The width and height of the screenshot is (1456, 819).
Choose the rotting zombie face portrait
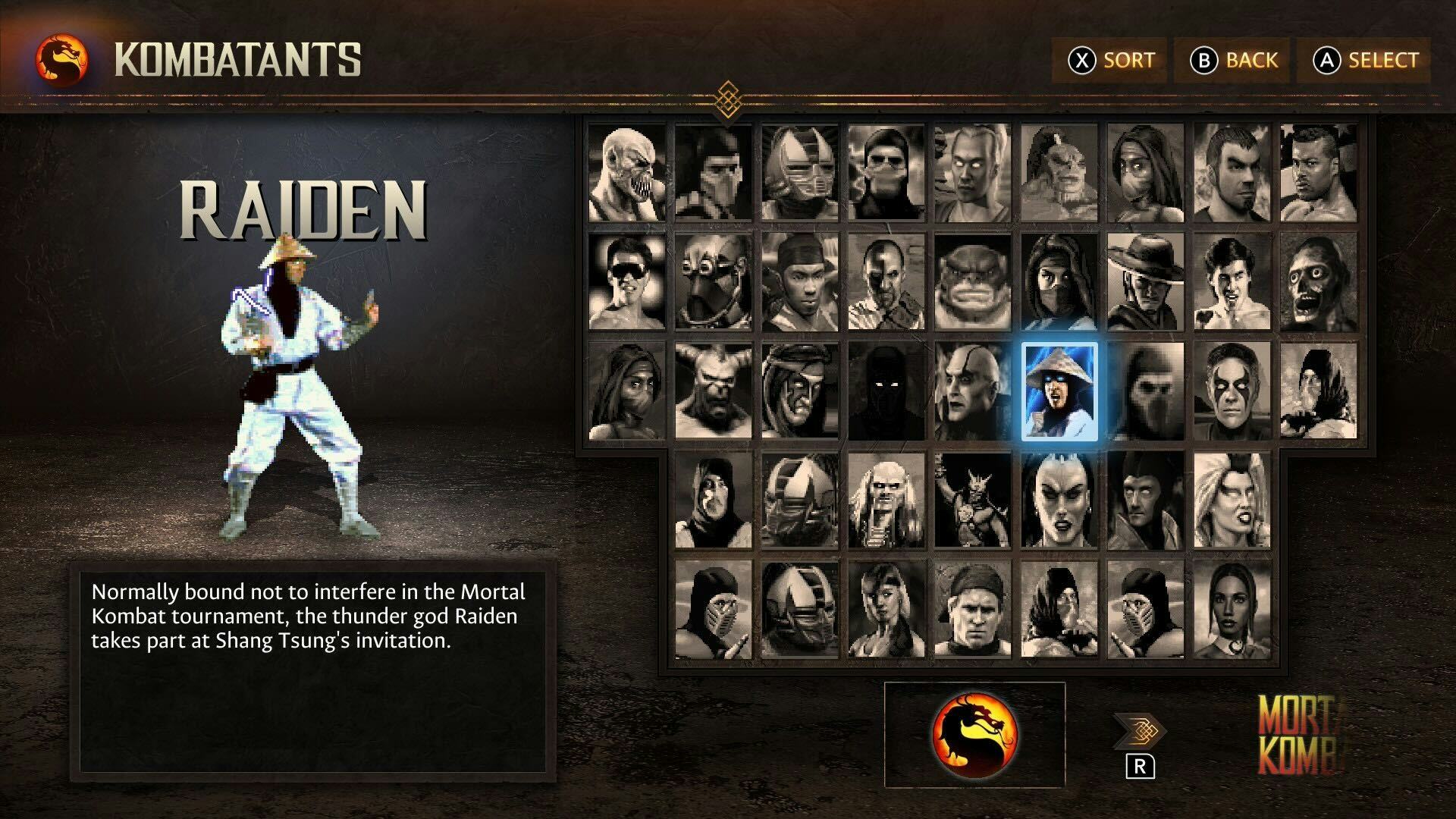click(1319, 282)
